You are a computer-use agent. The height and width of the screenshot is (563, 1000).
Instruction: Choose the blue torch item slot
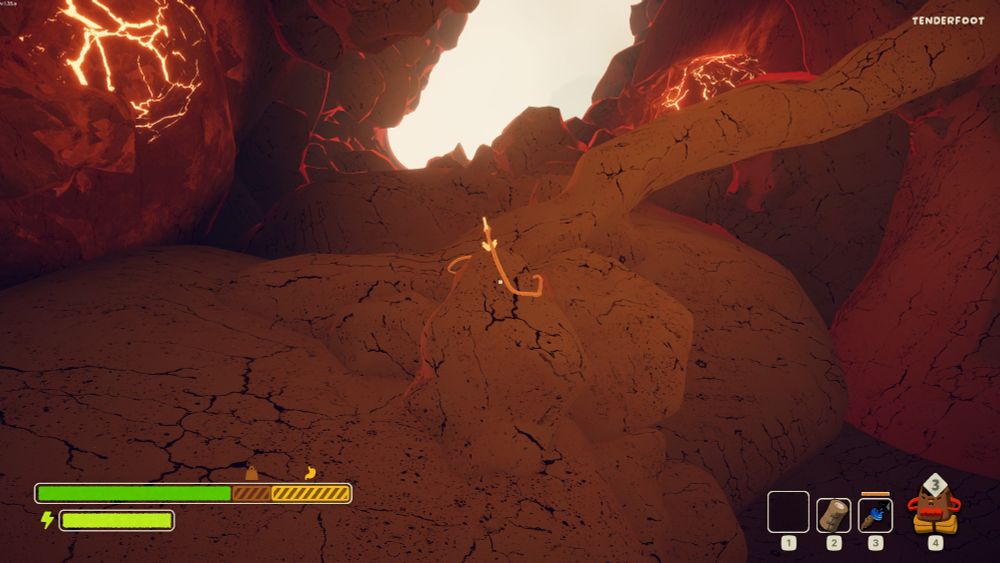tap(875, 514)
